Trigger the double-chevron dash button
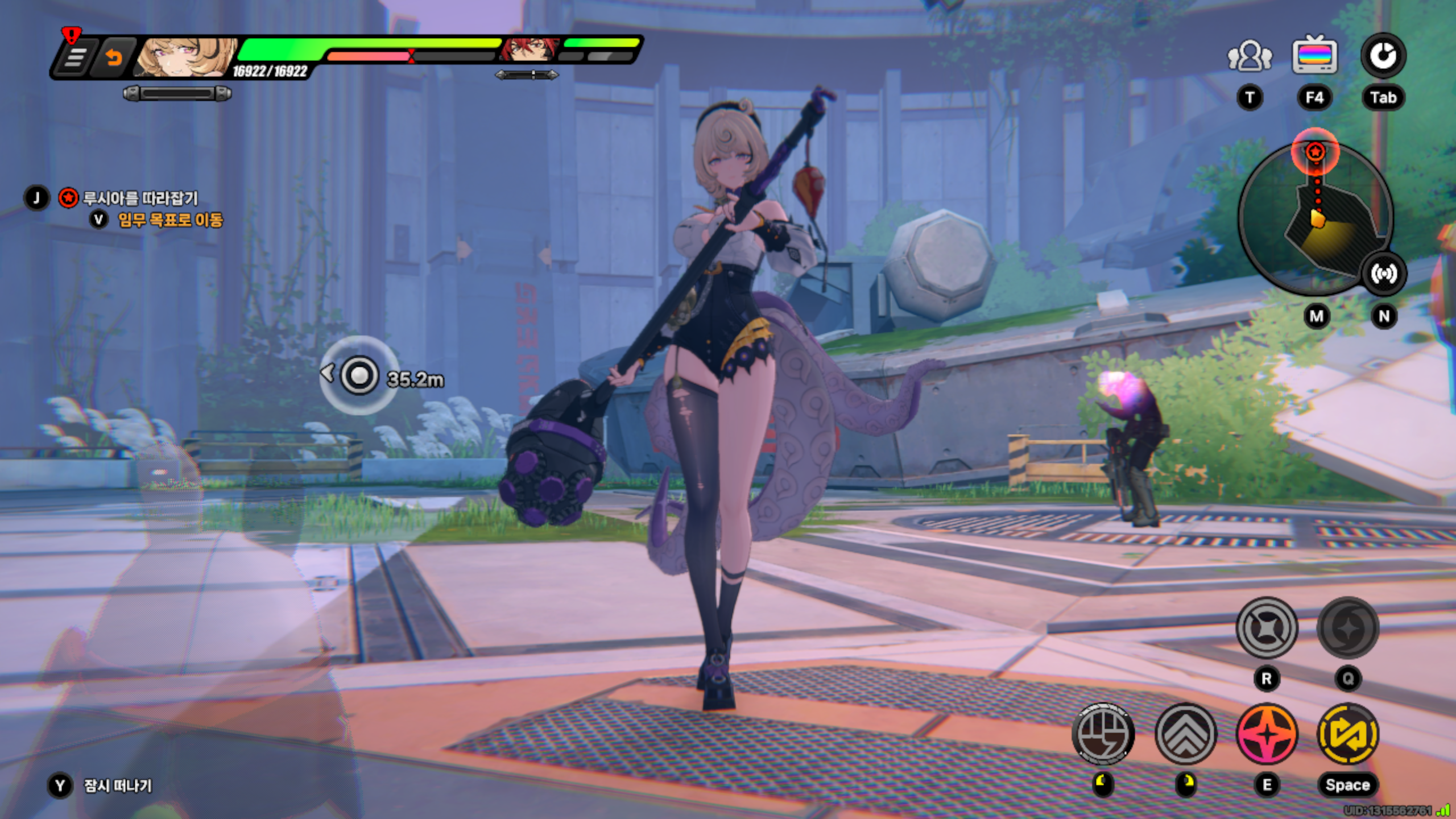This screenshot has width=1456, height=819. click(x=1186, y=734)
